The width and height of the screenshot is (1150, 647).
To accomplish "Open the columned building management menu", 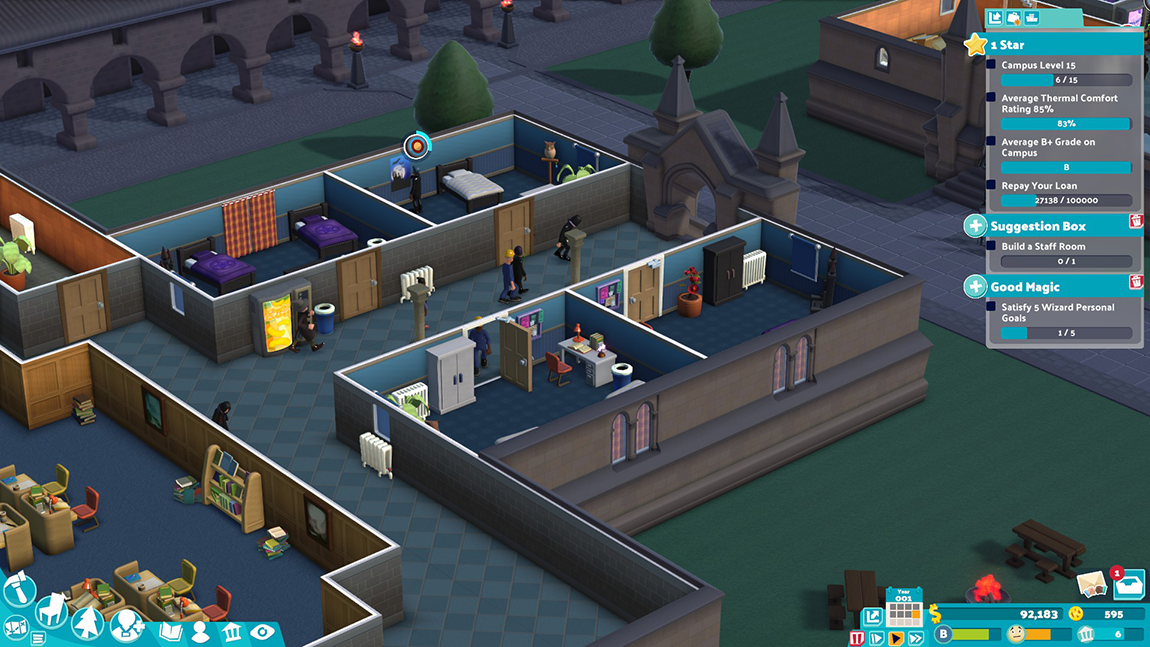I will pyautogui.click(x=232, y=632).
